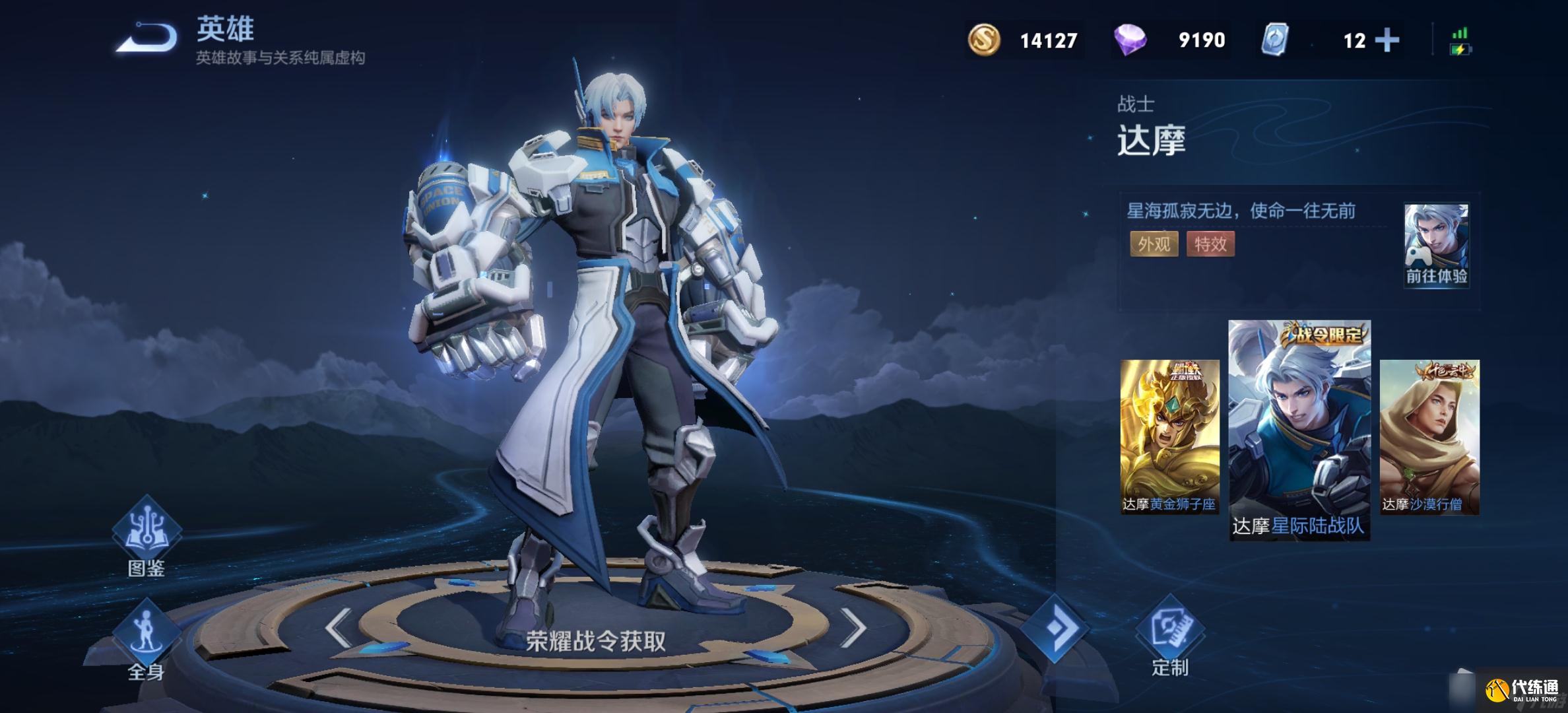Screen dimensions: 1568x713
Task: Tap the plus sign to add tokens
Action: point(1388,41)
